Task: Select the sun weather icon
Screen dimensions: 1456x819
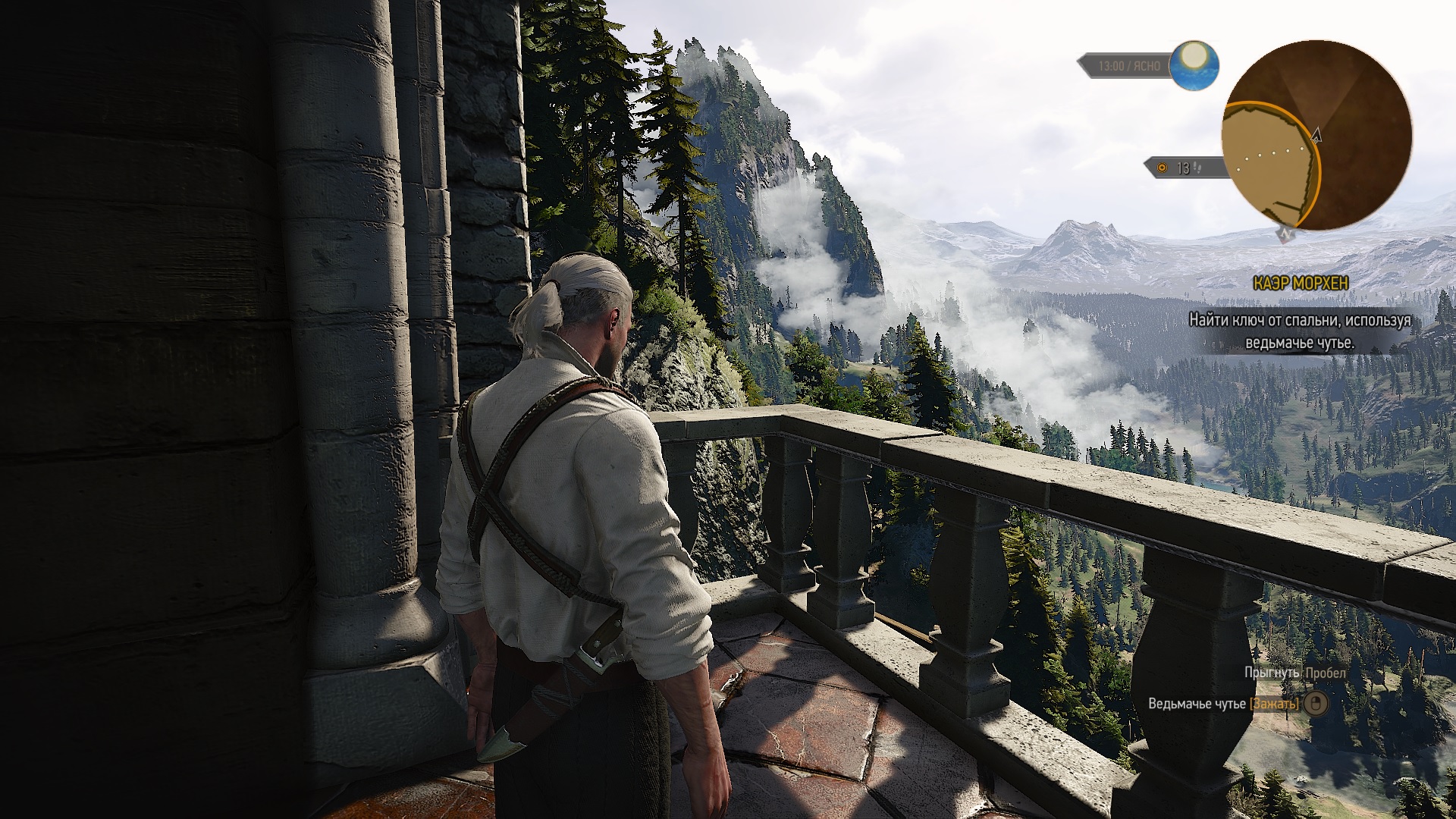Action: click(x=1194, y=64)
